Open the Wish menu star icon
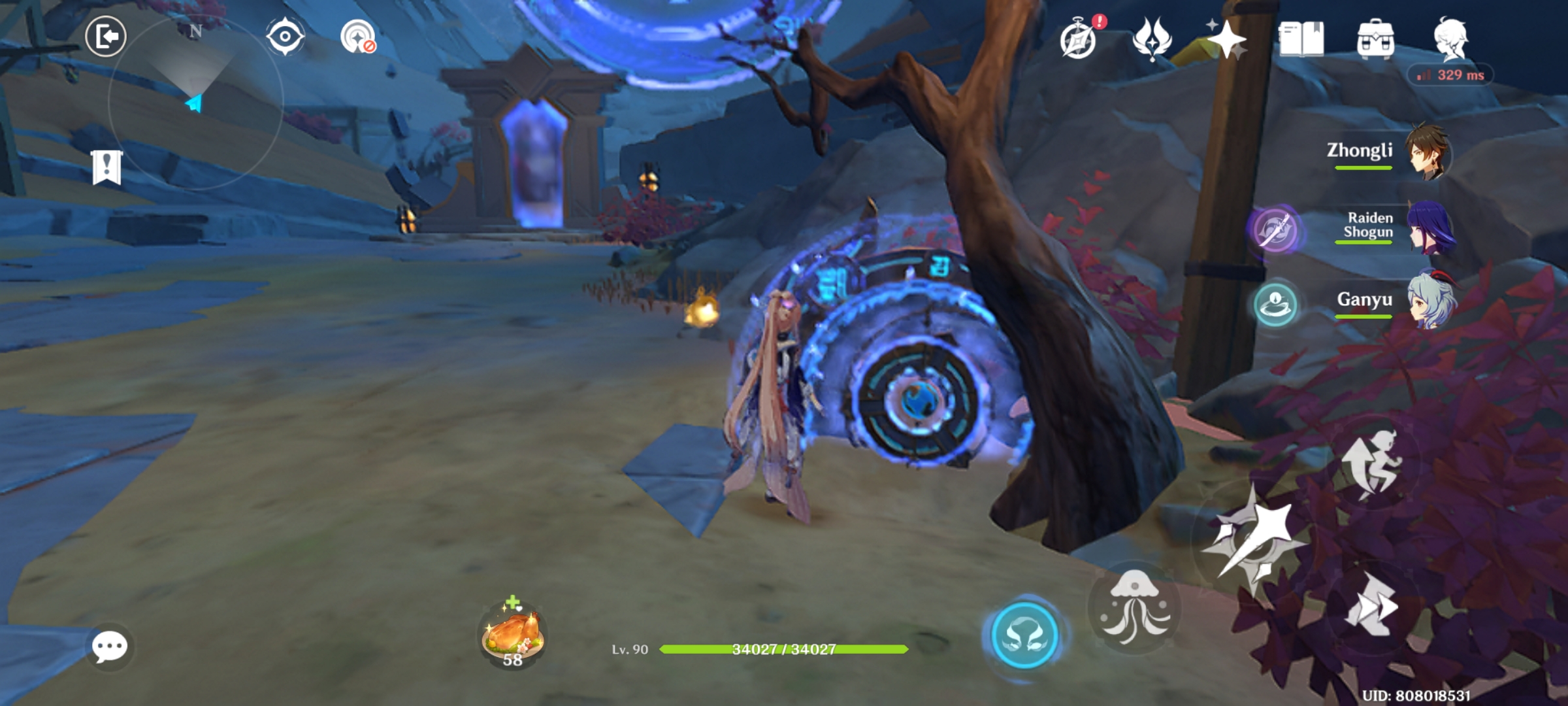This screenshot has width=1568, height=706. [x=1227, y=41]
